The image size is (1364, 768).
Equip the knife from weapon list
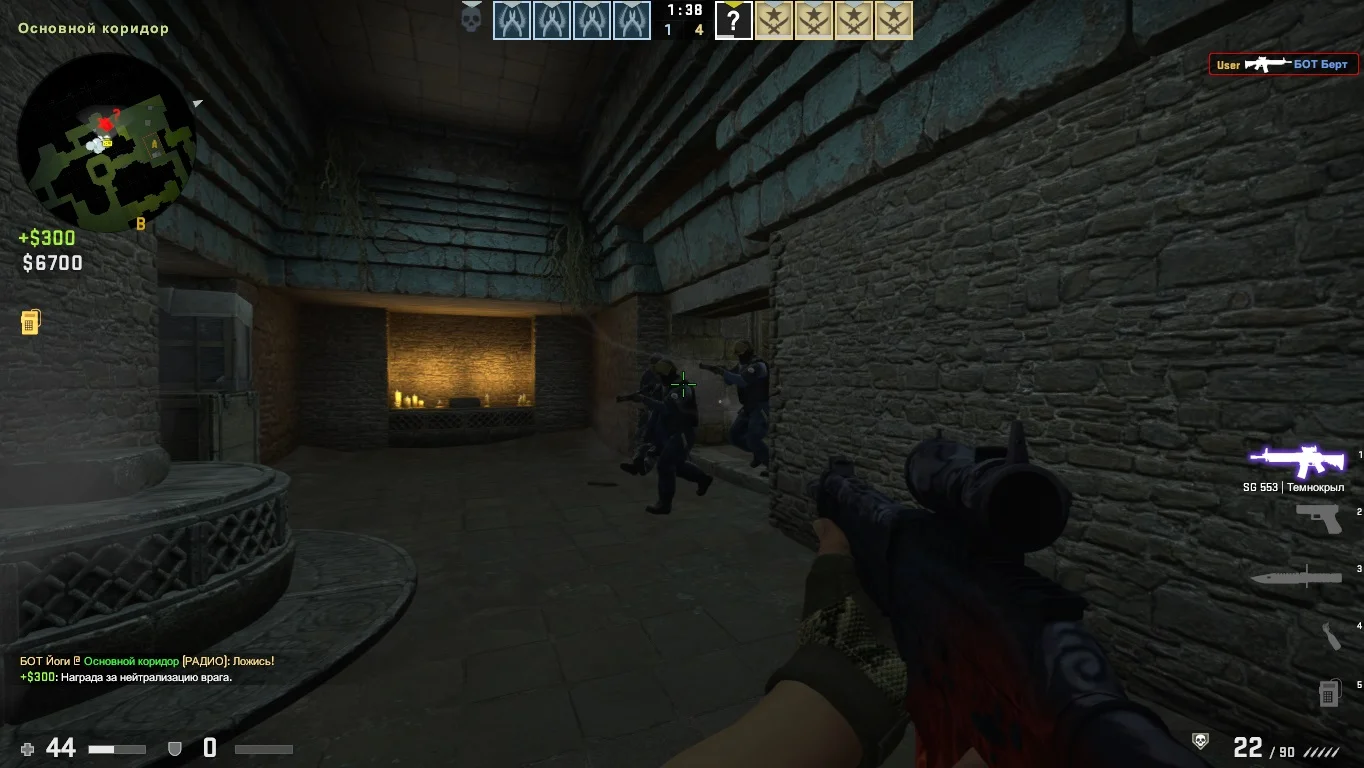click(x=1296, y=577)
